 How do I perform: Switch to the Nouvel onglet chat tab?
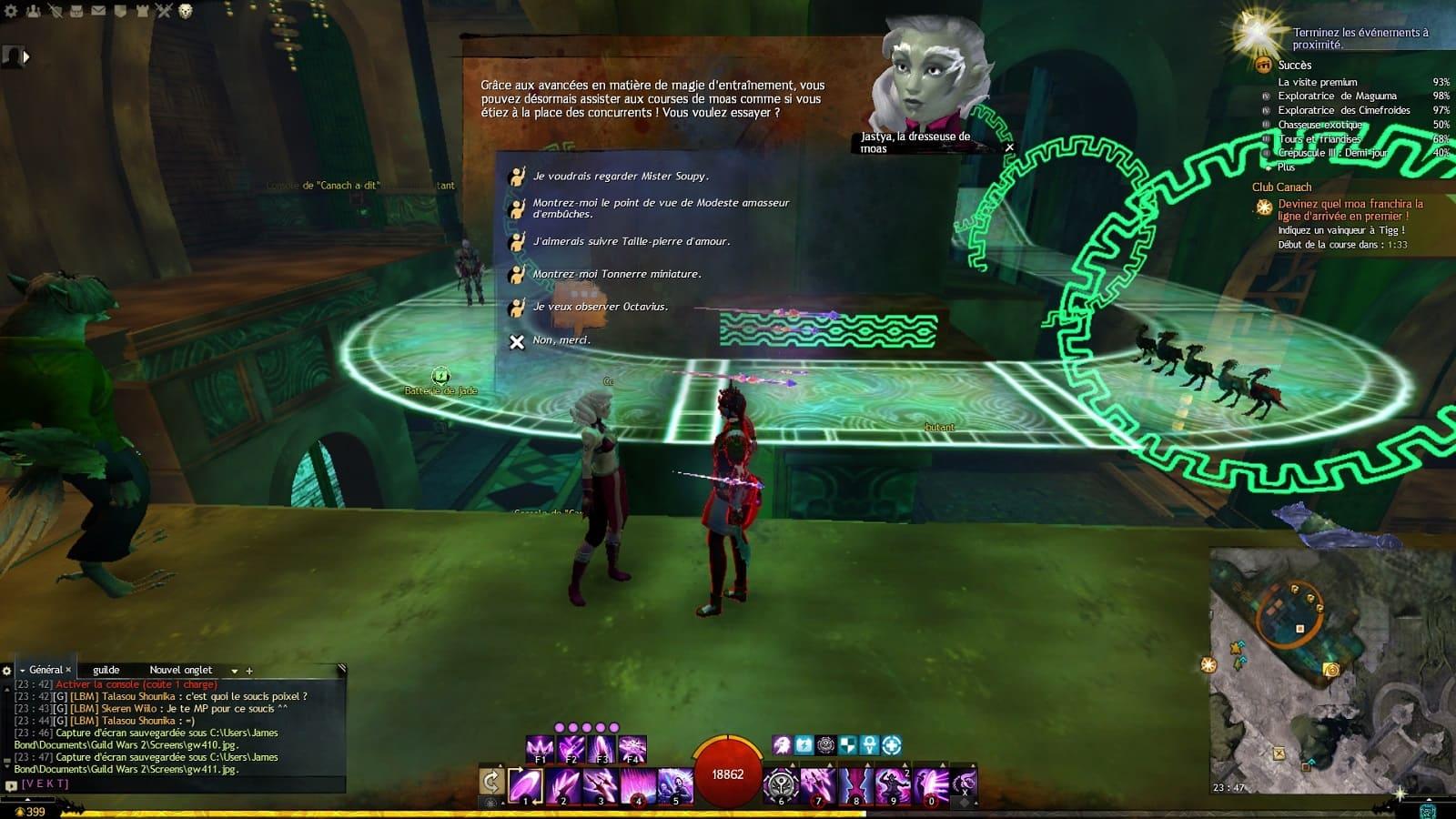(180, 670)
